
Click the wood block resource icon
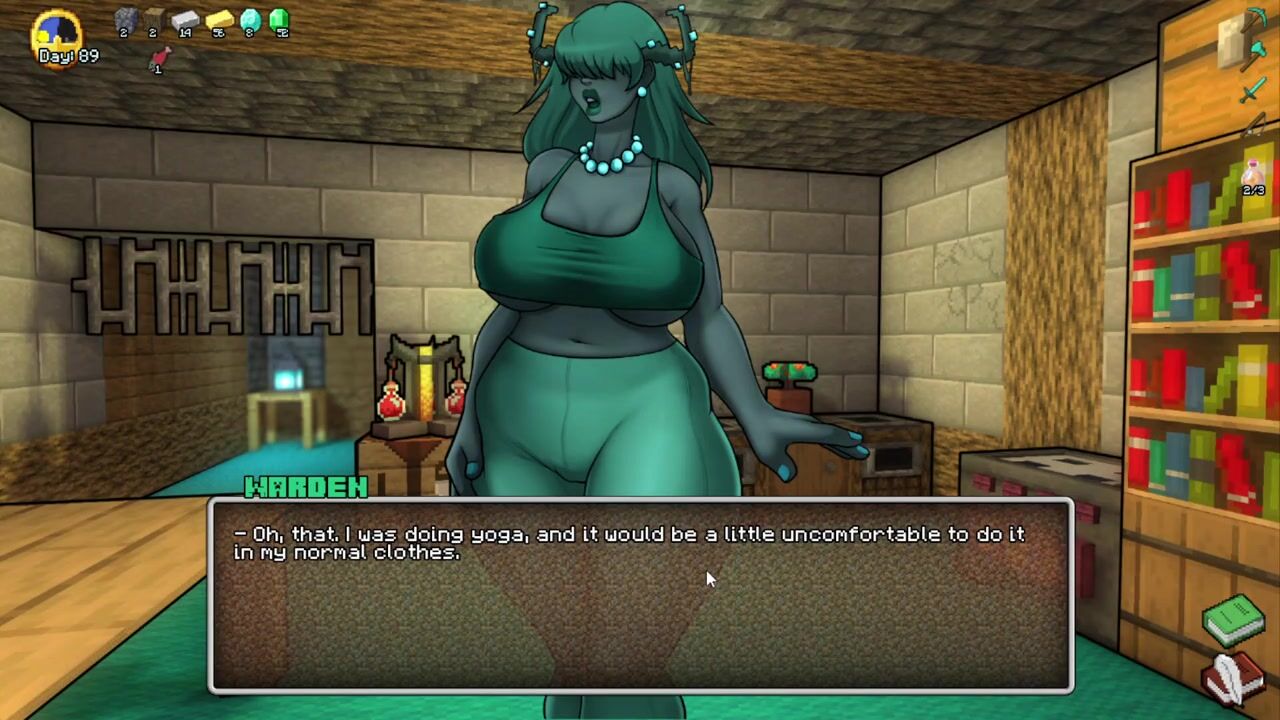pyautogui.click(x=154, y=19)
